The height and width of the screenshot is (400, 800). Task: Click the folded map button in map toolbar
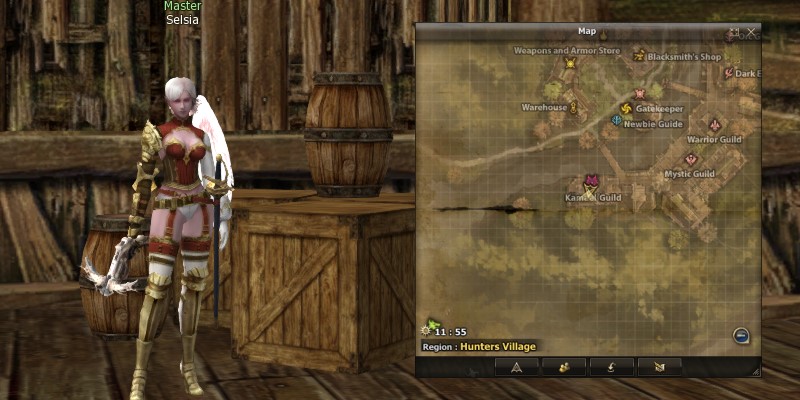pos(658,367)
